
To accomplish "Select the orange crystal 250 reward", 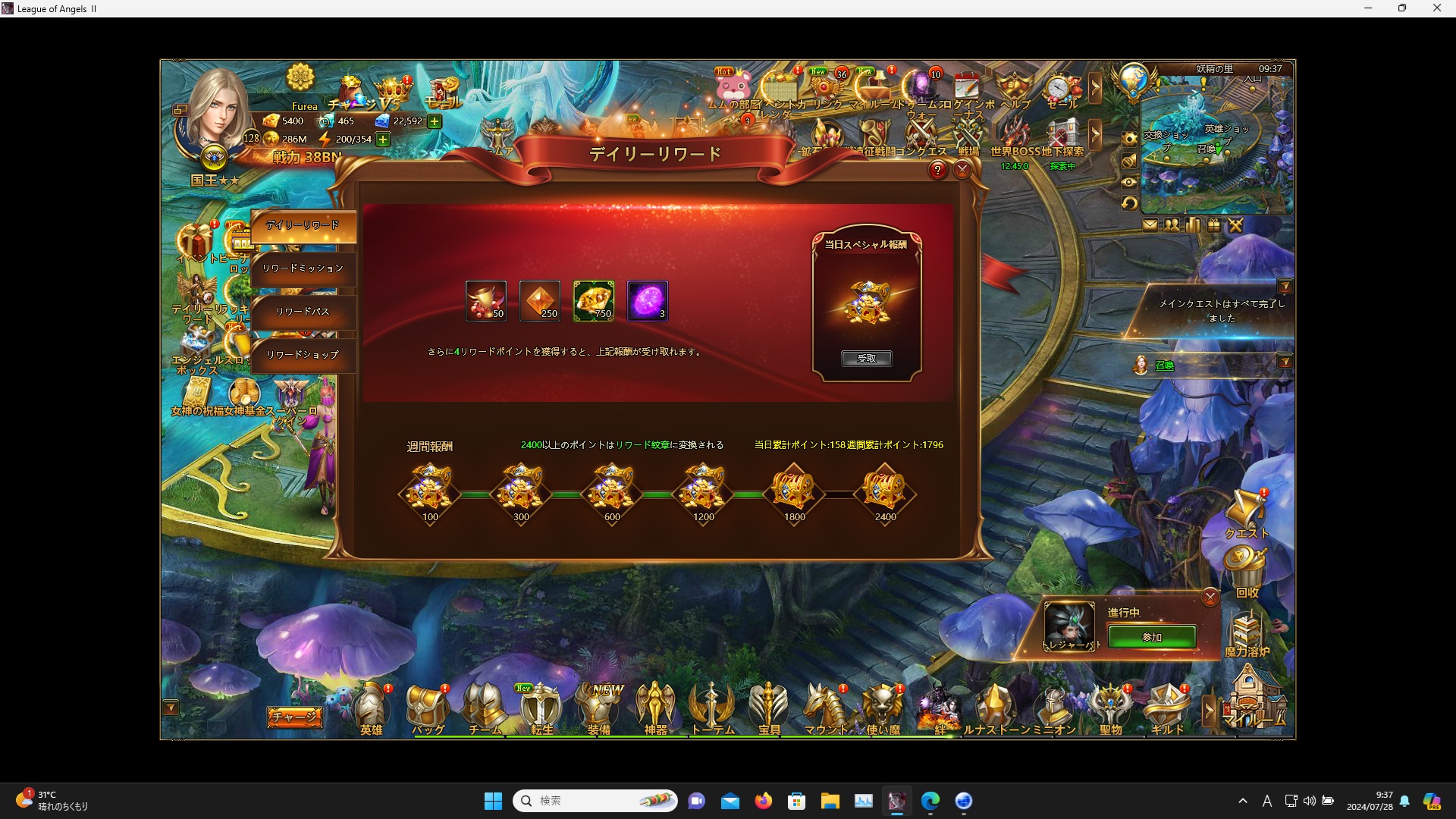I will coord(539,301).
